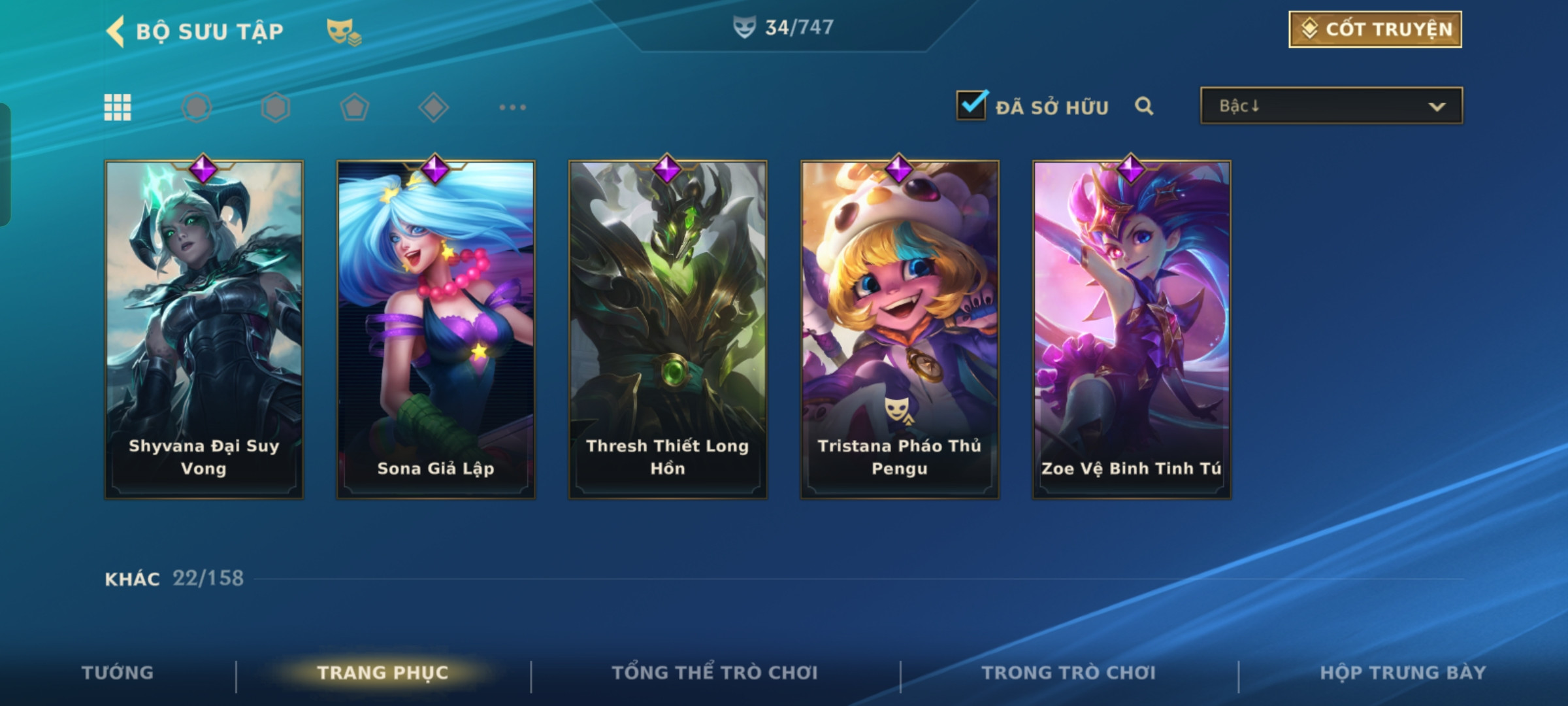Viewport: 1568px width, 706px height.
Task: Click the gold masks icon beside title
Action: click(343, 31)
